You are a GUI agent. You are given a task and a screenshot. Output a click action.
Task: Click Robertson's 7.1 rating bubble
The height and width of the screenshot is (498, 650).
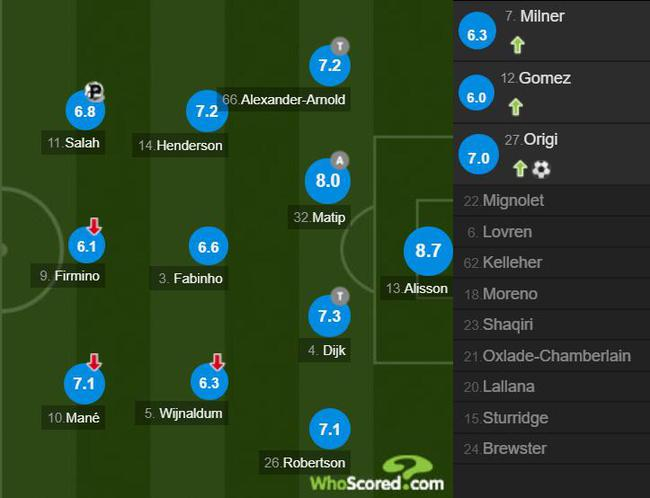tap(329, 429)
